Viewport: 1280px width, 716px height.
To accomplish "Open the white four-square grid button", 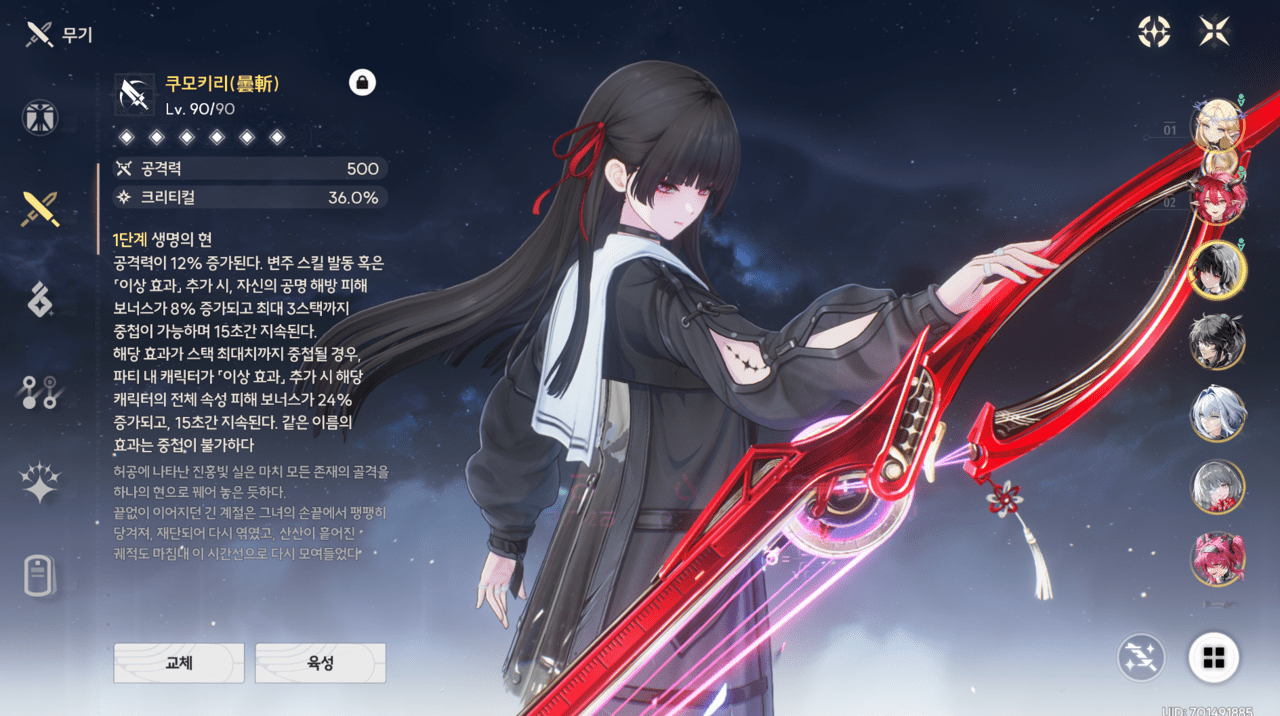I will pyautogui.click(x=1214, y=657).
